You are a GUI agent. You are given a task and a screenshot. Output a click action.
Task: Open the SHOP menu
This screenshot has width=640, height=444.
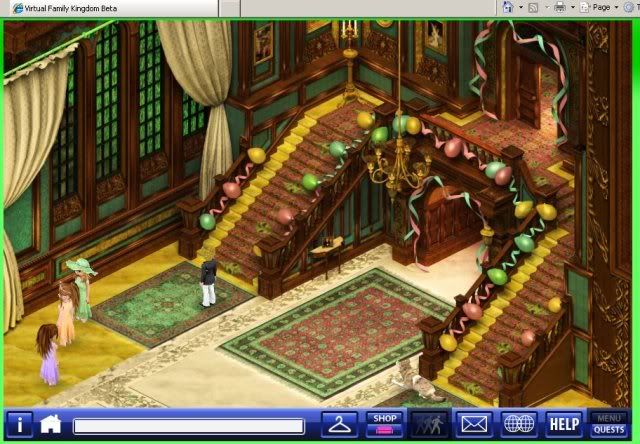(384, 424)
